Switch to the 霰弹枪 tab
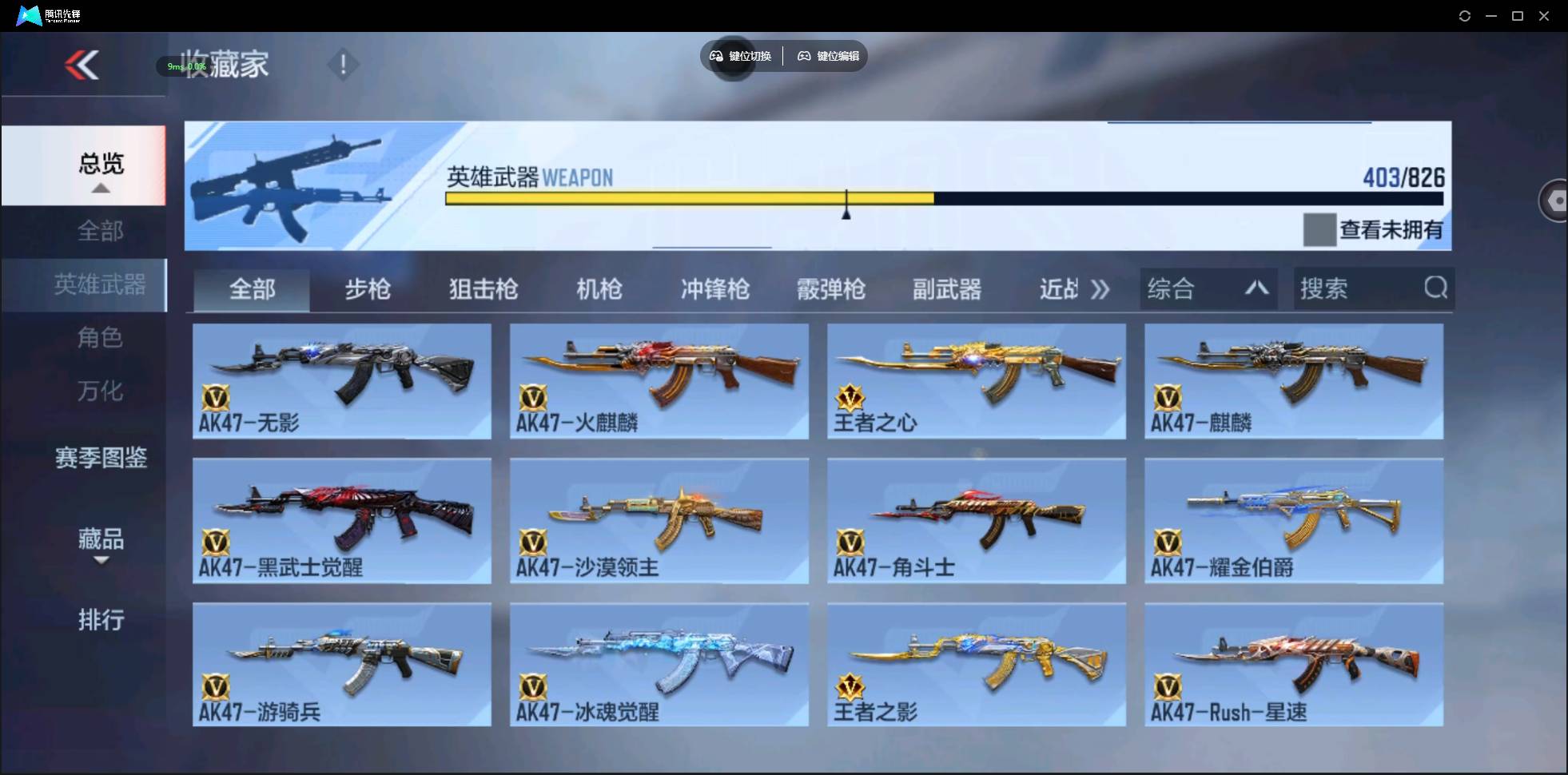The width and height of the screenshot is (1568, 775). [x=831, y=289]
